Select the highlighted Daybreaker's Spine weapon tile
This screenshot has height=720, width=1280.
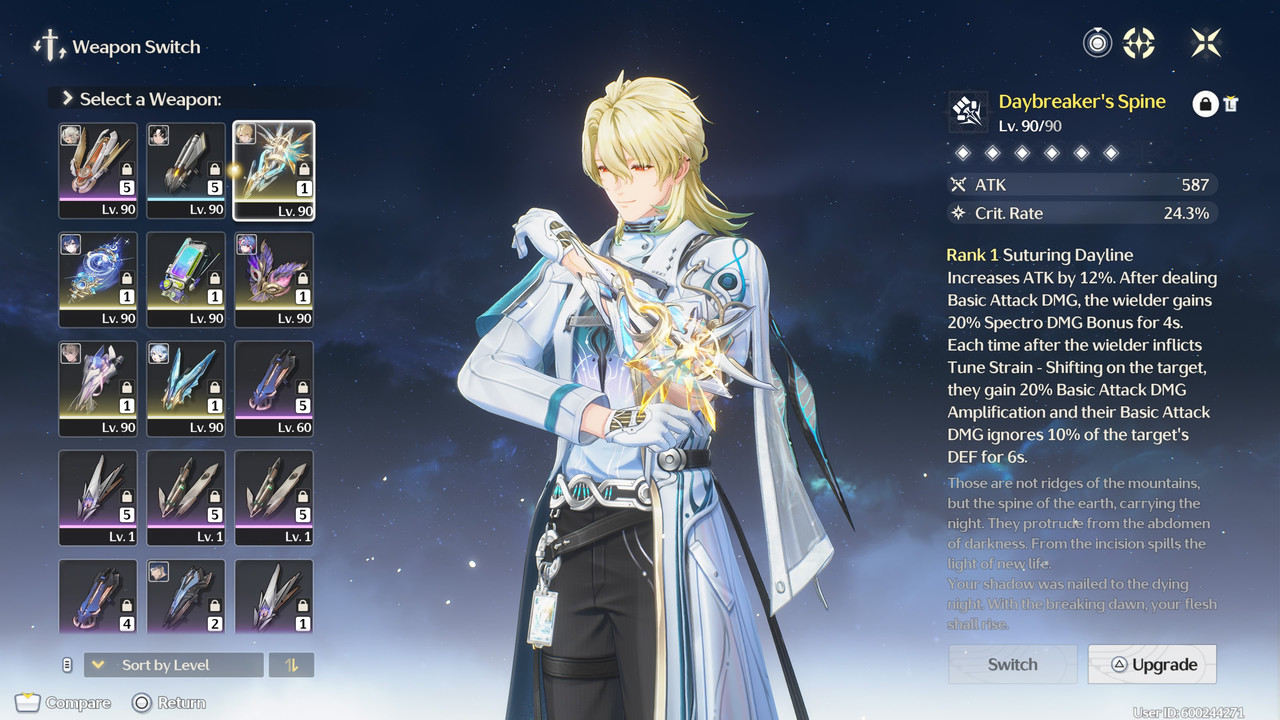click(274, 170)
